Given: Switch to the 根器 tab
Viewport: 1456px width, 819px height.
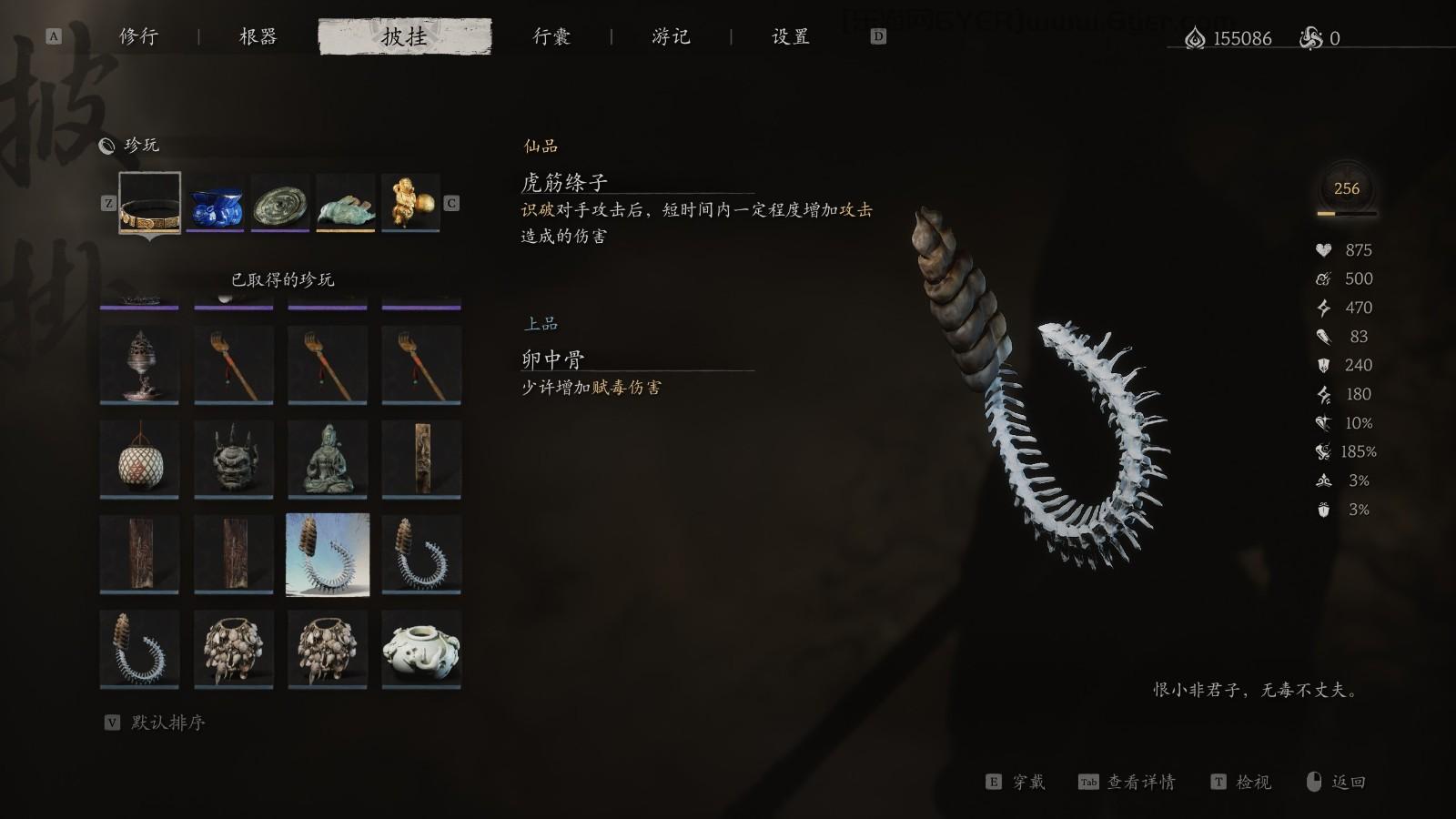Looking at the screenshot, I should click(256, 37).
